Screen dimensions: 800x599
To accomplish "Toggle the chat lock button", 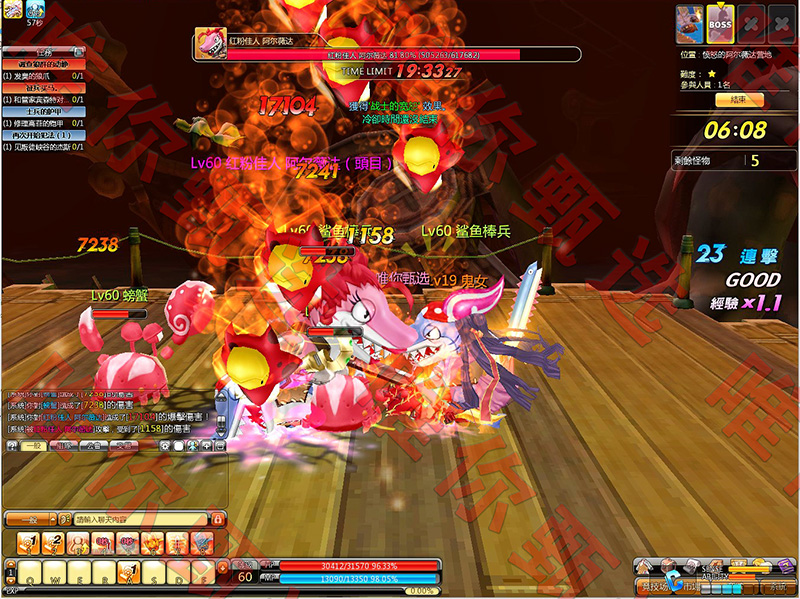I will click(217, 519).
